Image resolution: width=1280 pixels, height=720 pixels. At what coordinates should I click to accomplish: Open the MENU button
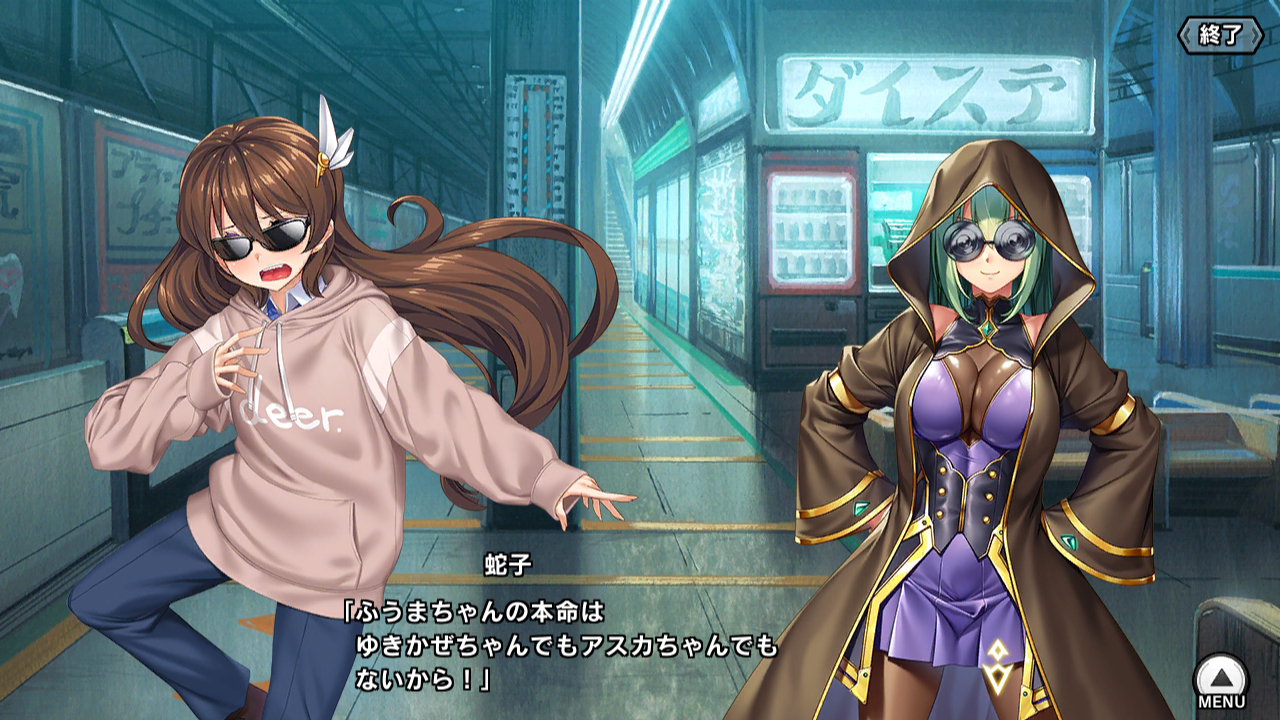pos(1221,680)
